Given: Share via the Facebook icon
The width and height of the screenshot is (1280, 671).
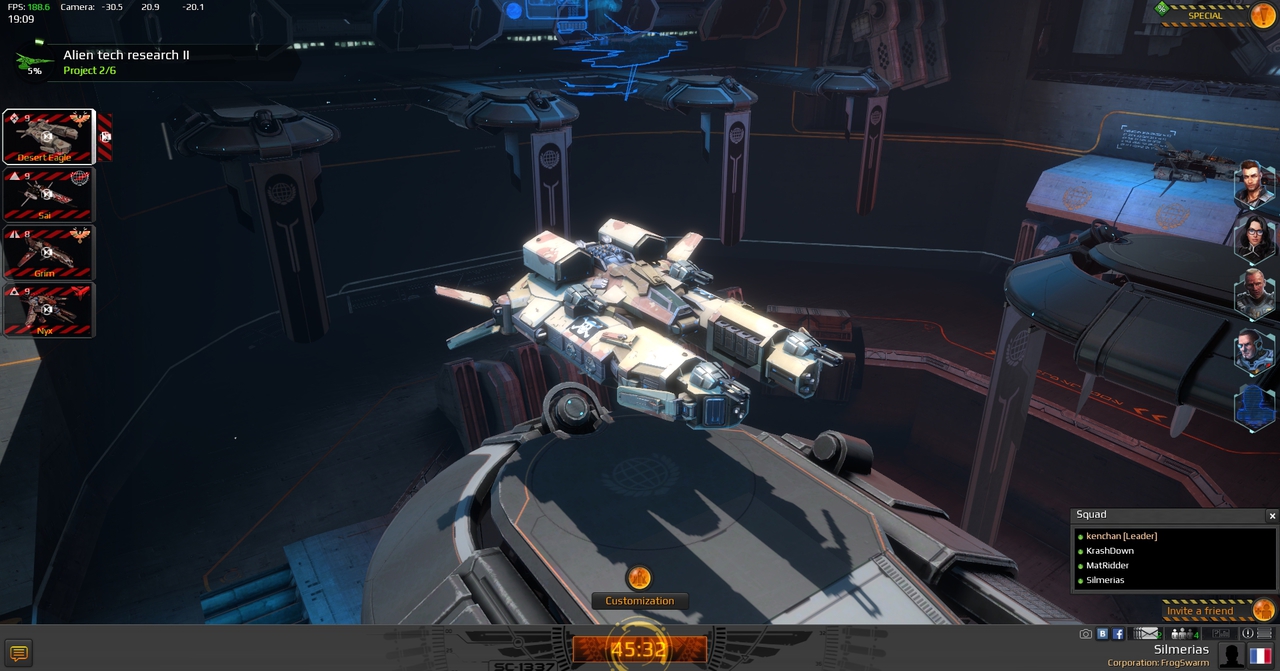Looking at the screenshot, I should [1118, 634].
